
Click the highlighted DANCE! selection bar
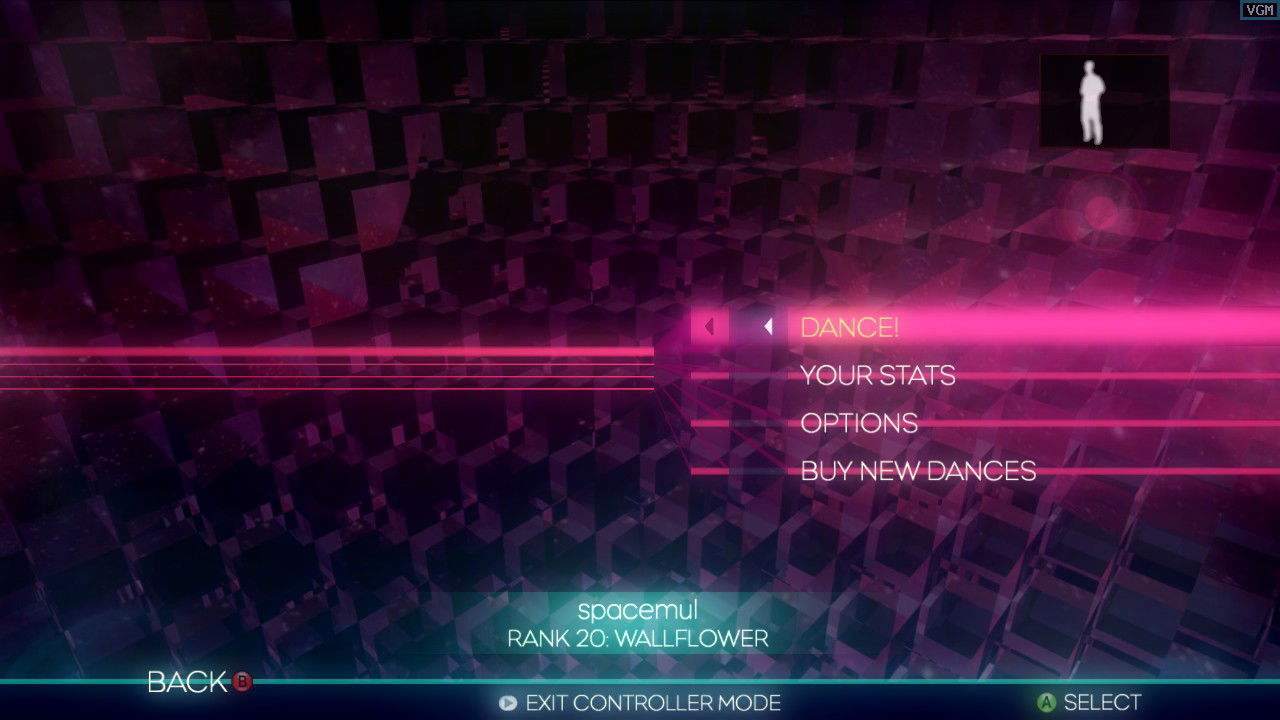[x=1000, y=326]
